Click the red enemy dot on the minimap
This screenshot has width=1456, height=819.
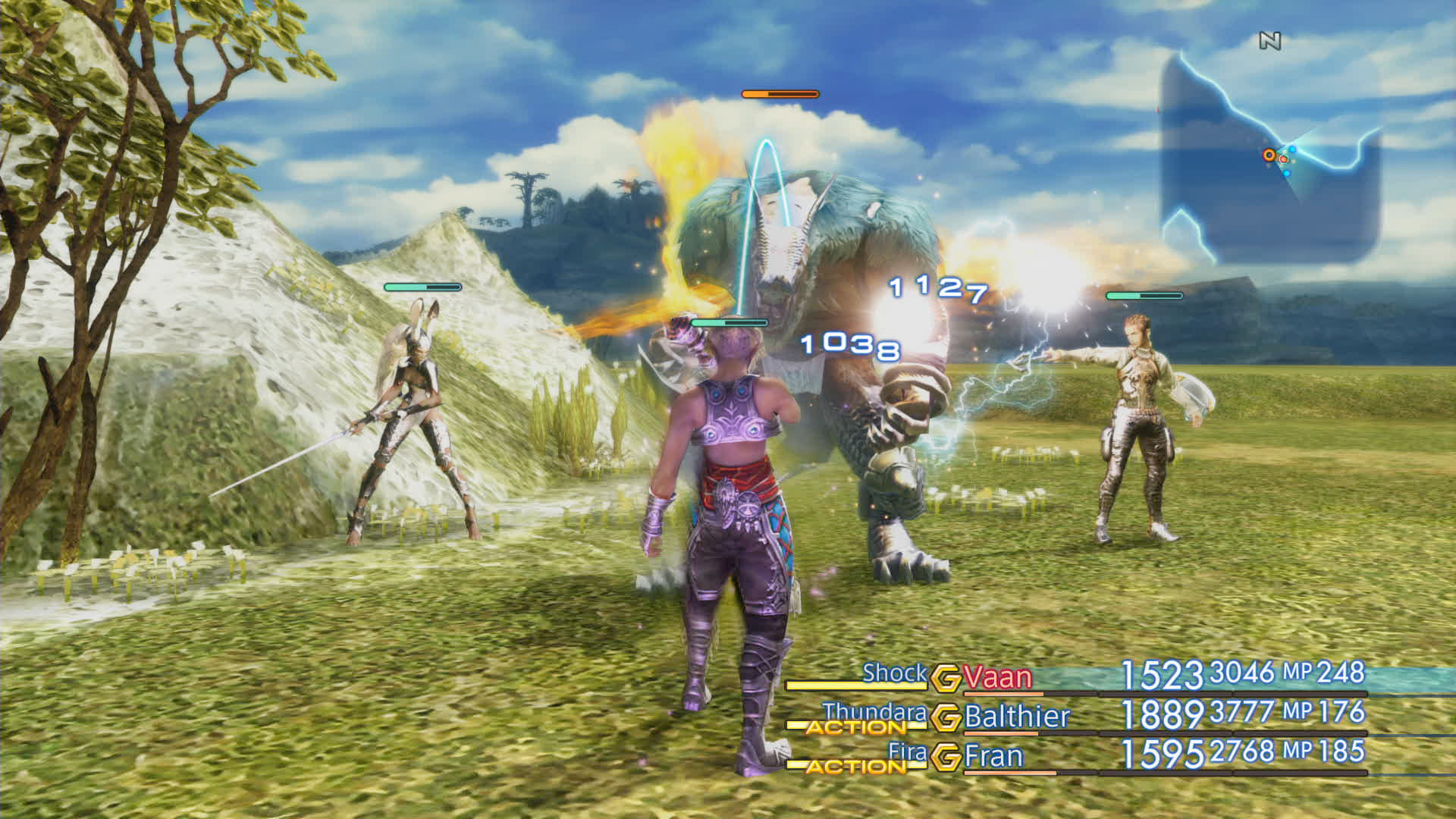point(1283,159)
